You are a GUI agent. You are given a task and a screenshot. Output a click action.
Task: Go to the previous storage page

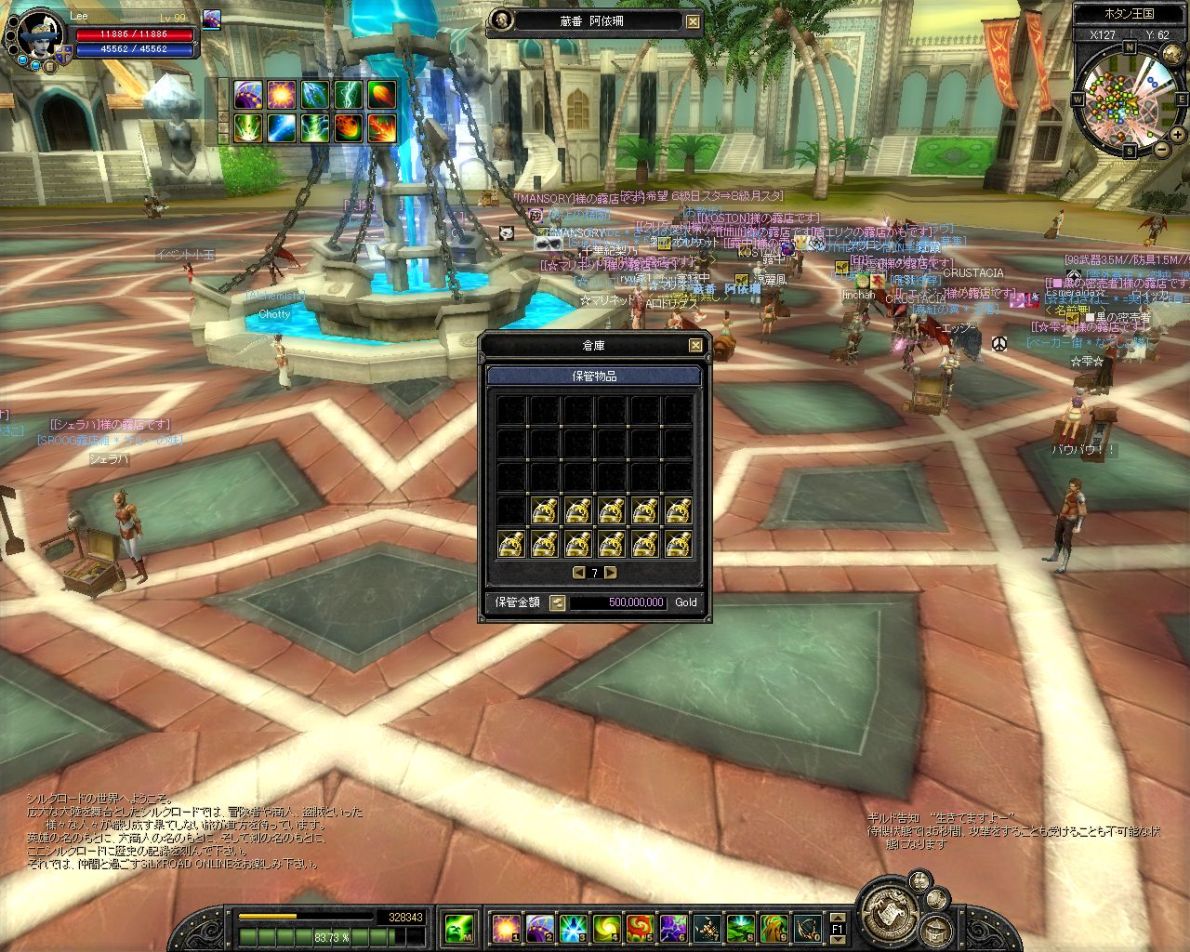point(579,573)
